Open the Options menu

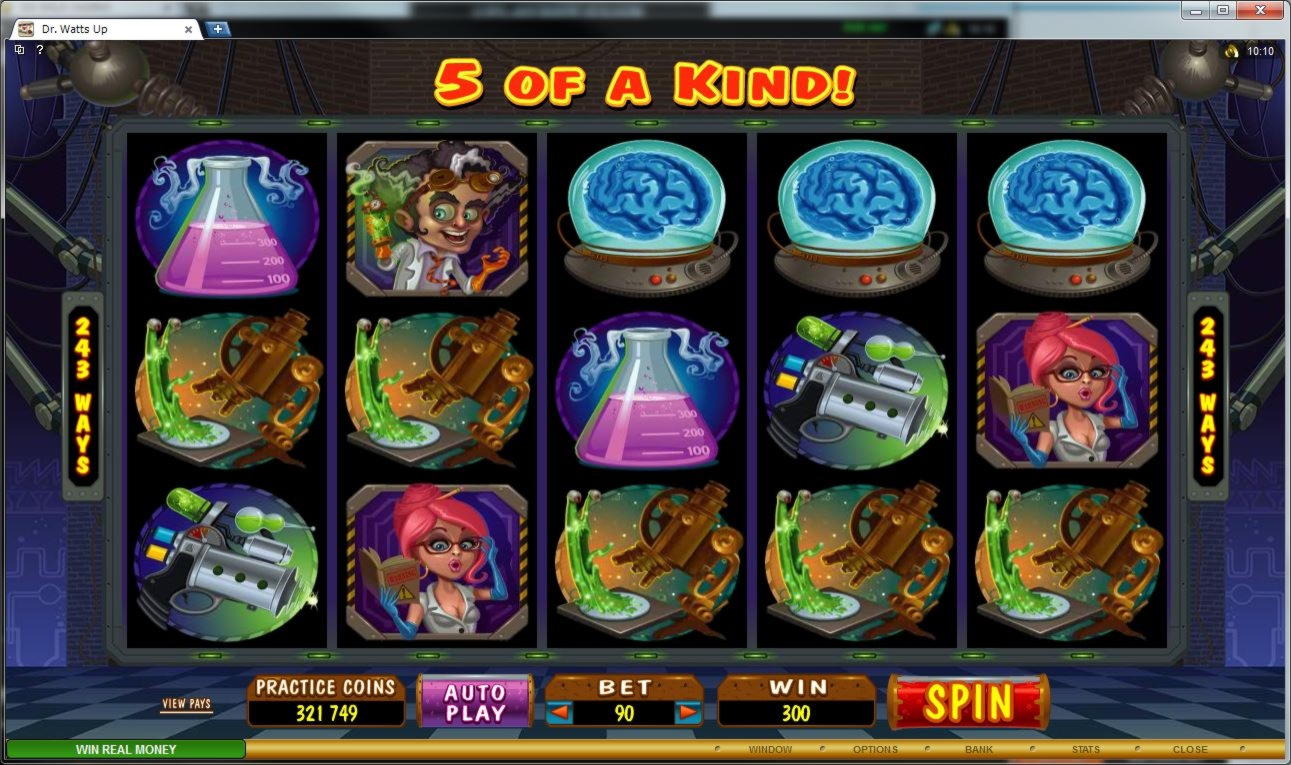(874, 749)
